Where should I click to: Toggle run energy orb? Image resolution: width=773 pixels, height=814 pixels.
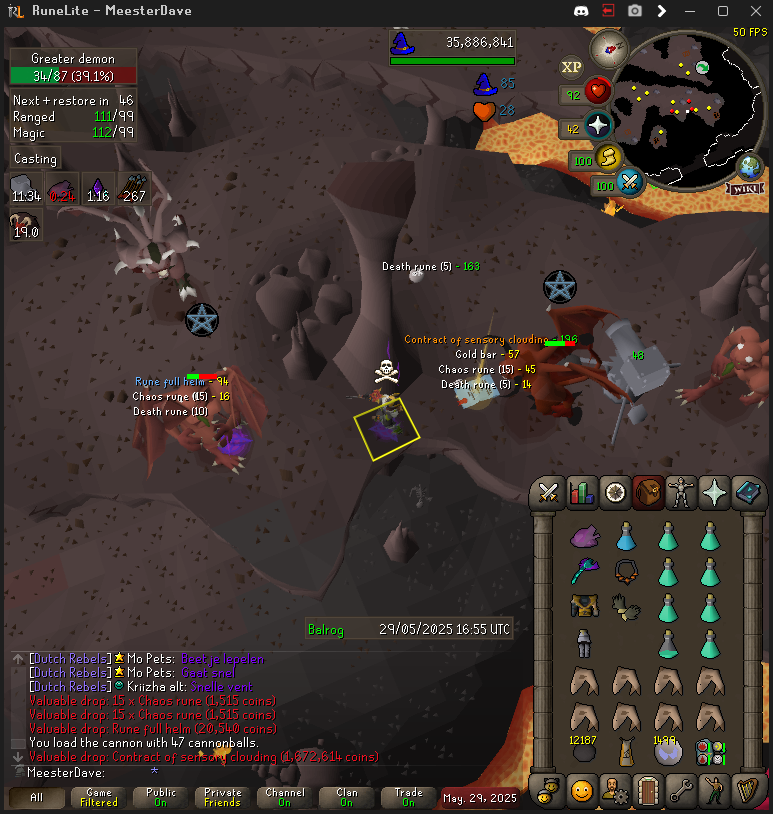point(606,158)
